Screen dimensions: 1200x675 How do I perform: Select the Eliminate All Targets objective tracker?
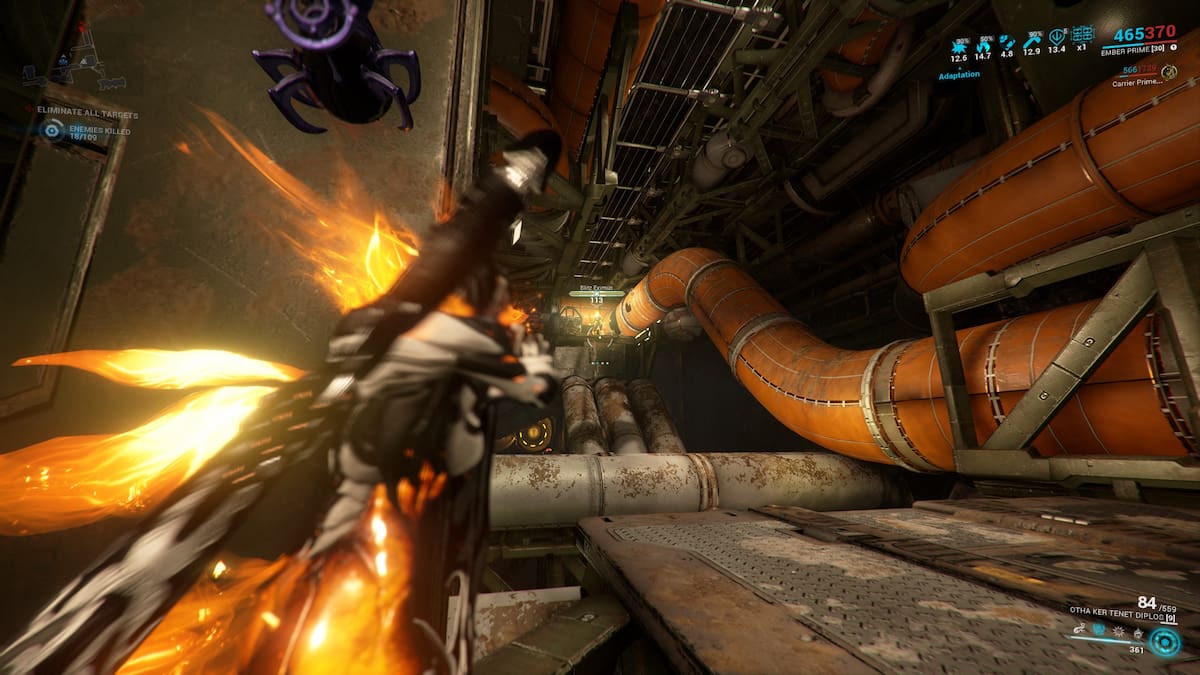pyautogui.click(x=88, y=114)
